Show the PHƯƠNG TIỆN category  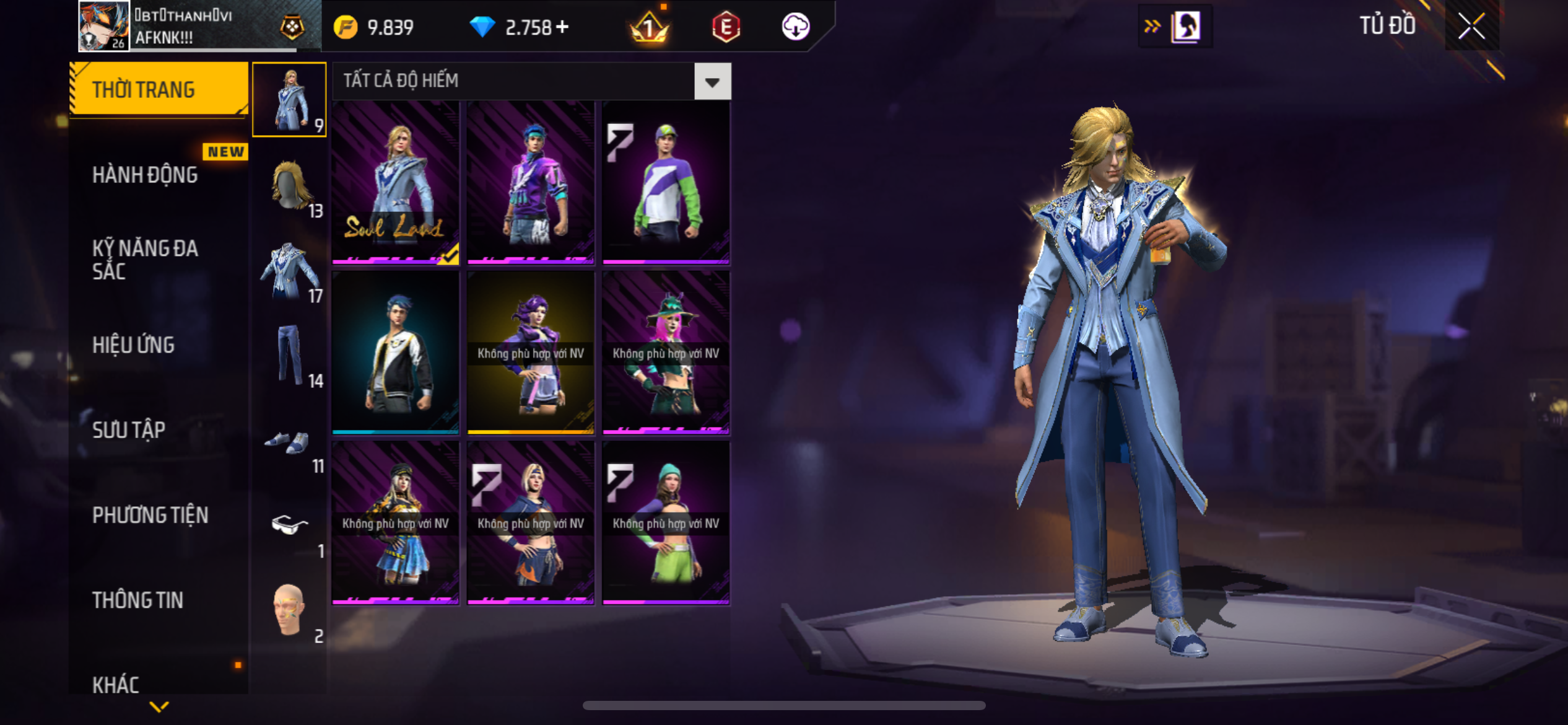(150, 515)
